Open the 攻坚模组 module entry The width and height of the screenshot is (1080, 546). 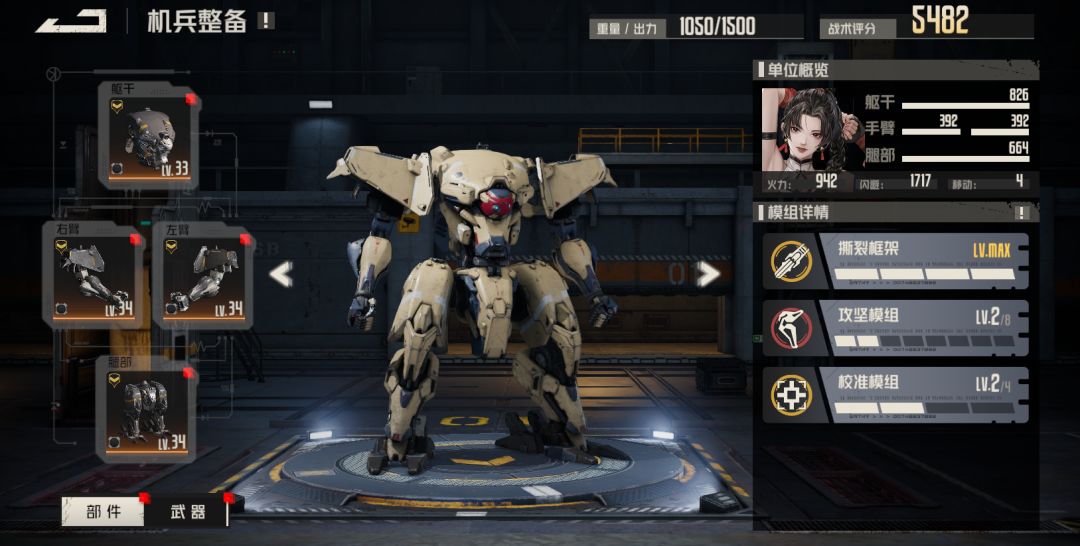coord(895,327)
